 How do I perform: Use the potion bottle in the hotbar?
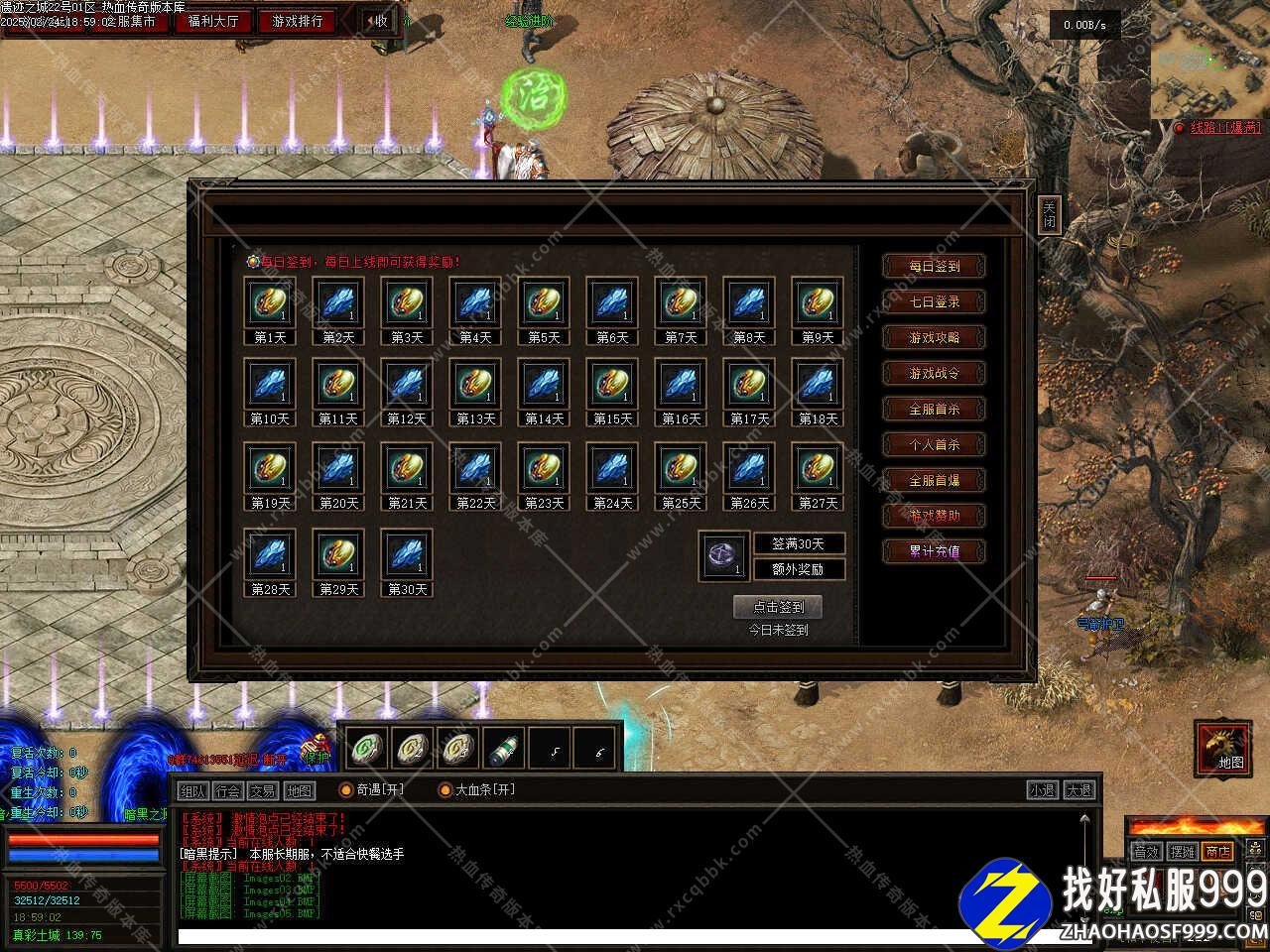click(504, 749)
